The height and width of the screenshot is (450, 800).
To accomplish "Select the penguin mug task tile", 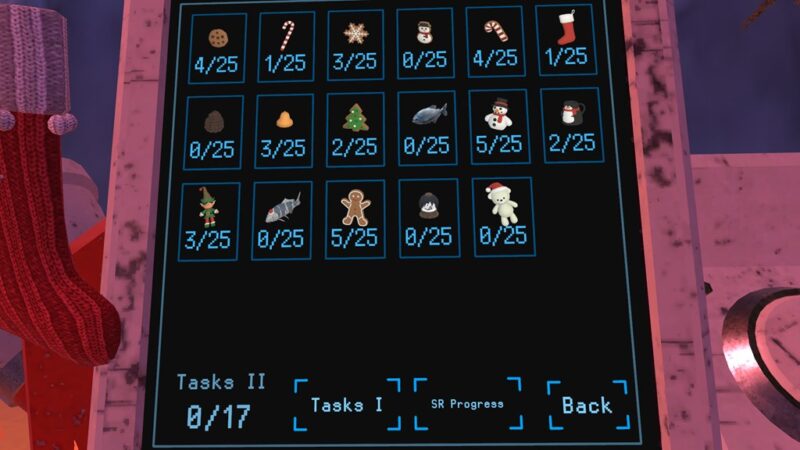I will pos(571,124).
